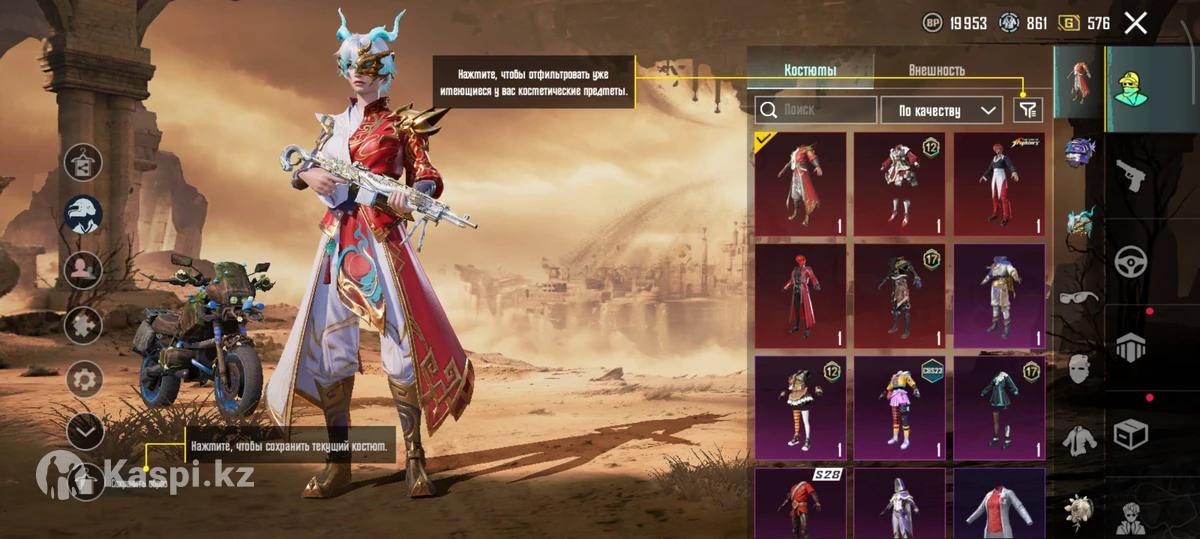Pick the red trench coat costume
1200x539 pixels.
[x=800, y=296]
